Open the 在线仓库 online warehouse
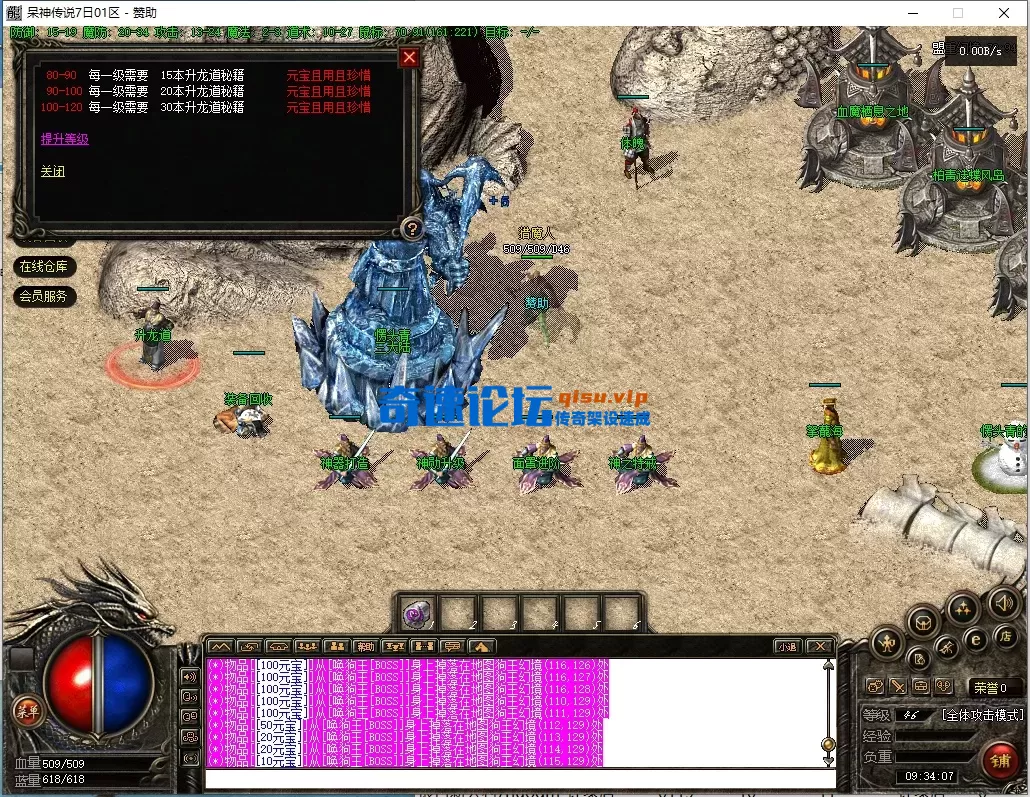This screenshot has width=1030, height=797. (x=43, y=266)
